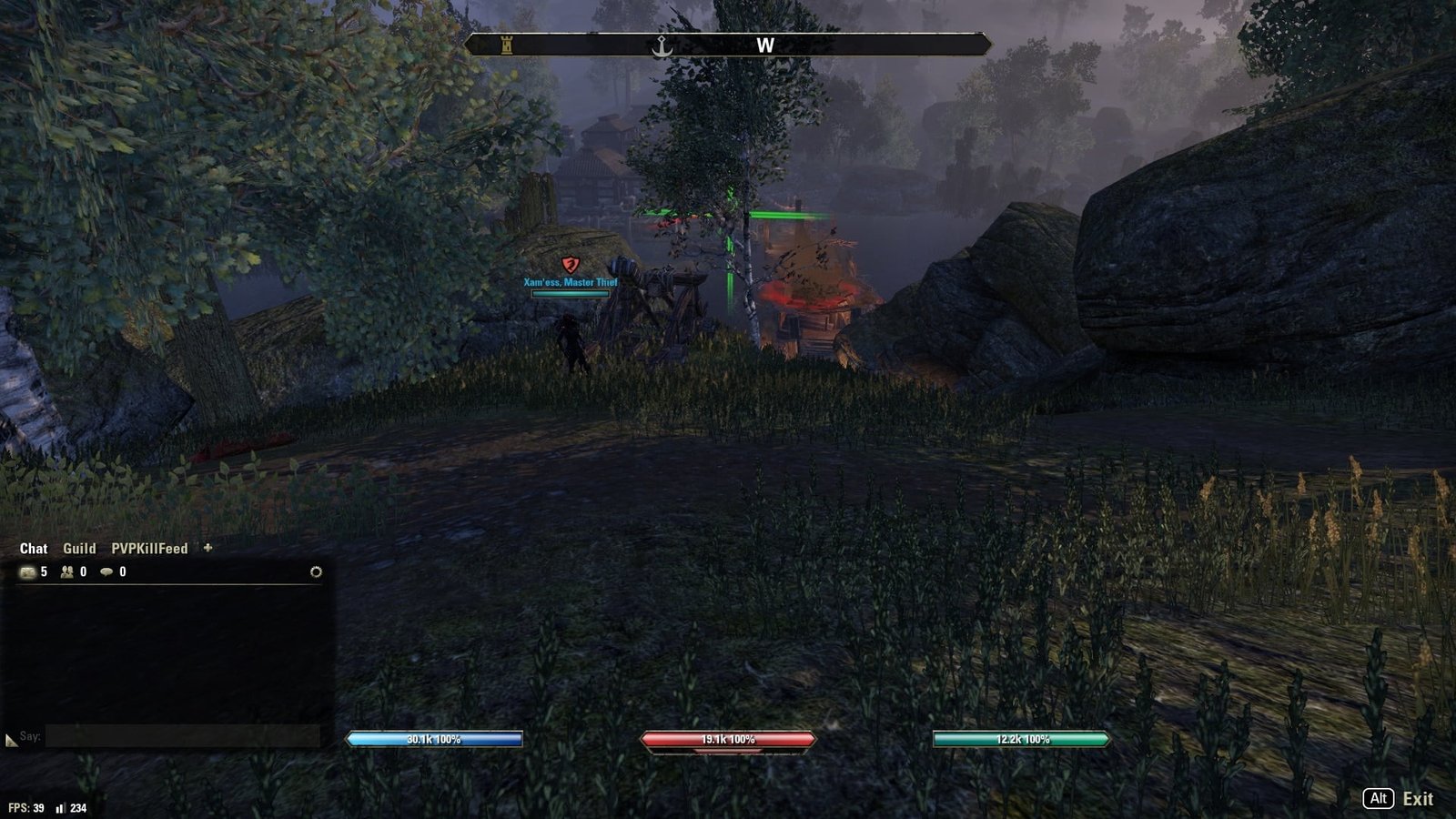Open the notifications speech bubble icon
The height and width of the screenshot is (819, 1456).
point(106,571)
